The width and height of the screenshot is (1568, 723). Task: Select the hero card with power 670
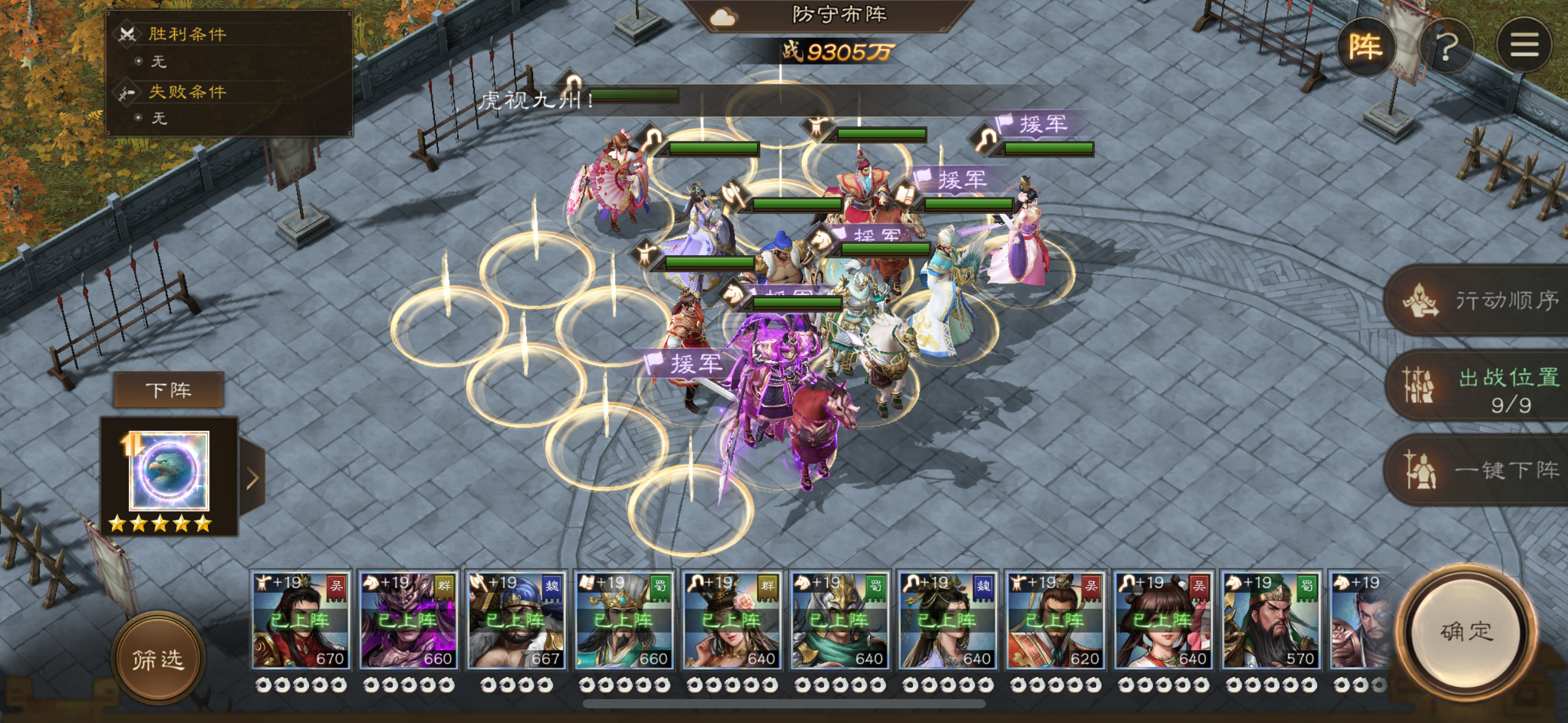[301, 621]
